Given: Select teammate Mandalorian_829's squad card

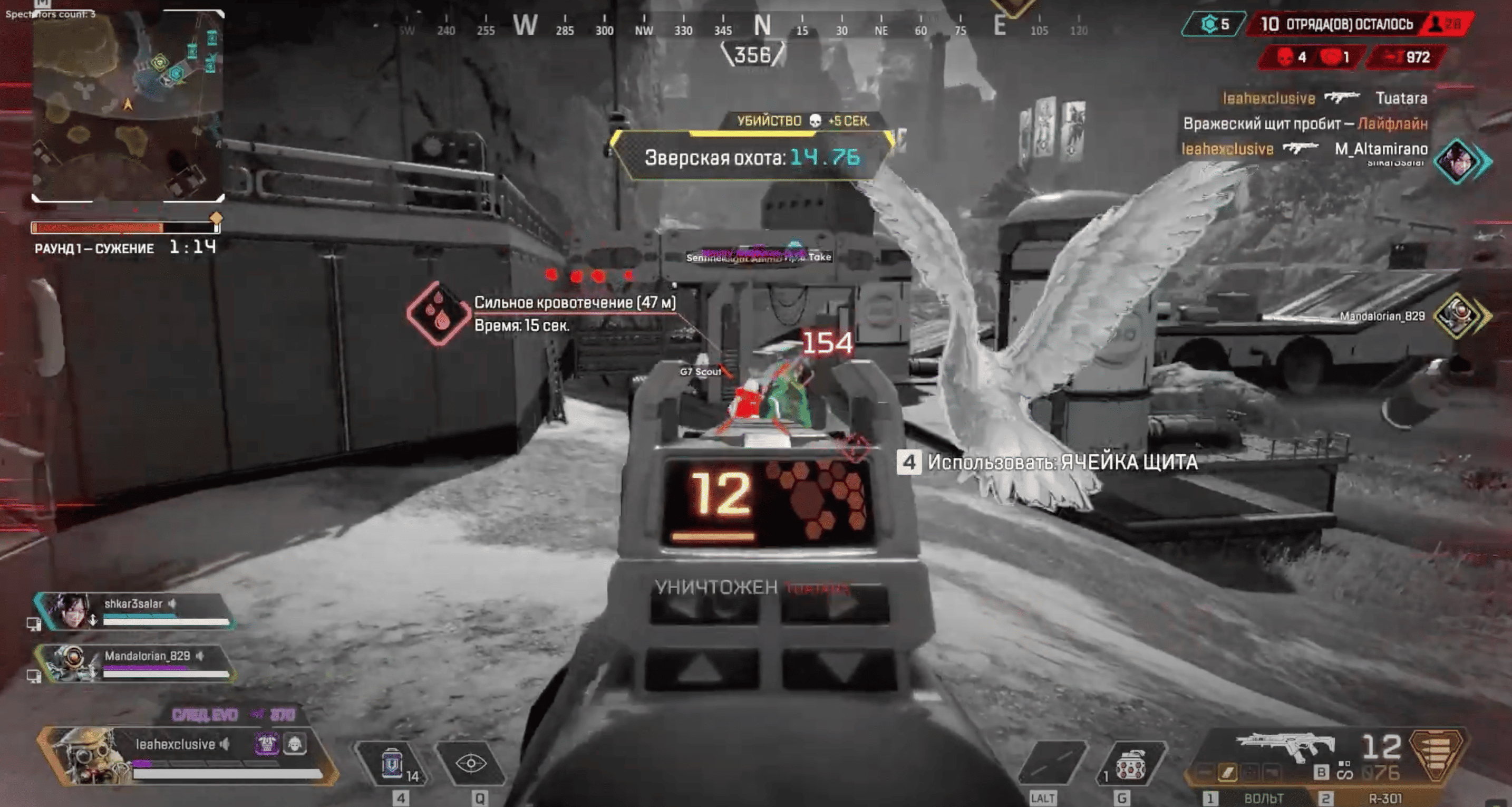Looking at the screenshot, I should tap(136, 664).
